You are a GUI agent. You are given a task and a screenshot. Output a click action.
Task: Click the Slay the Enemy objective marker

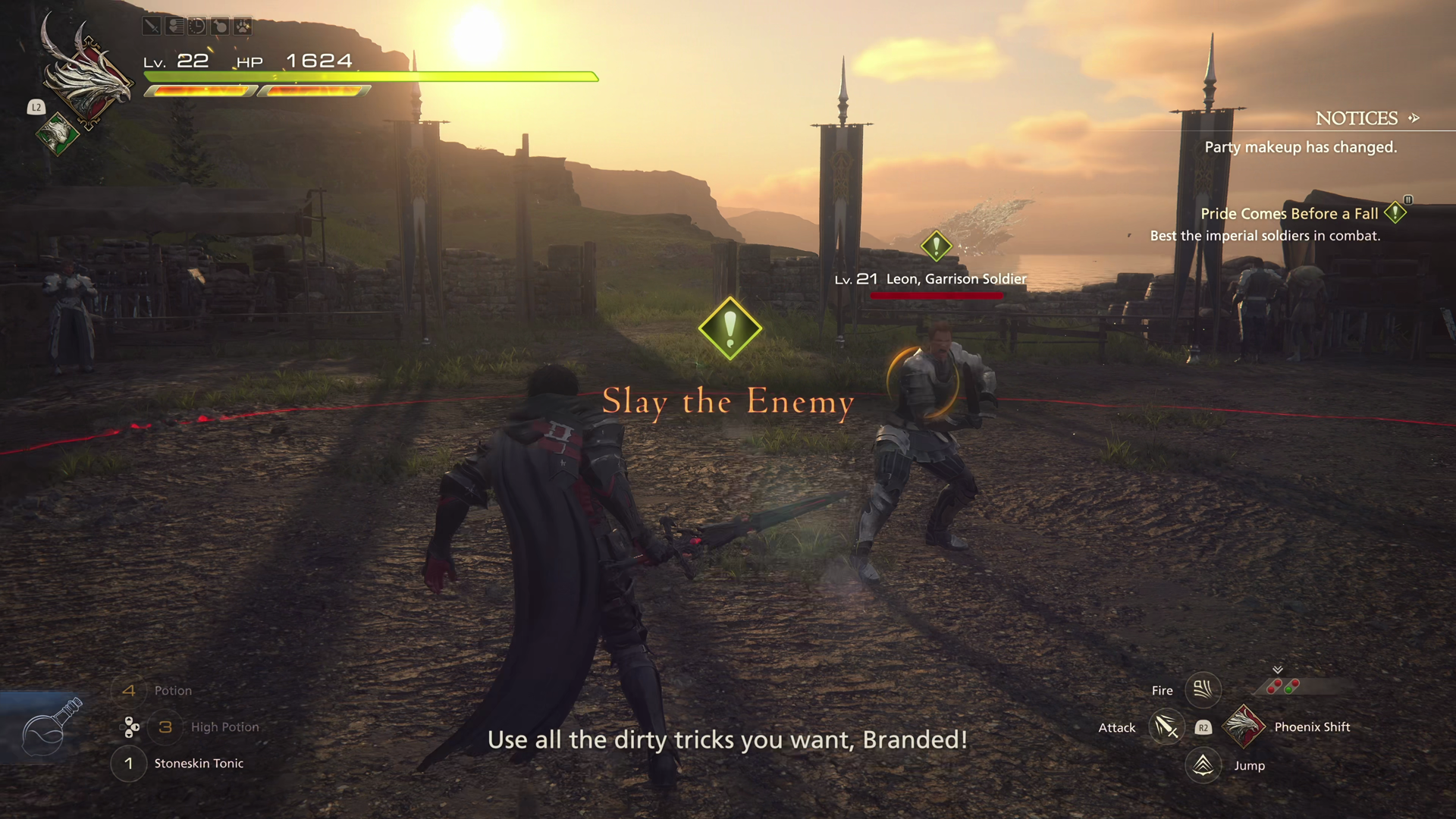click(x=730, y=328)
